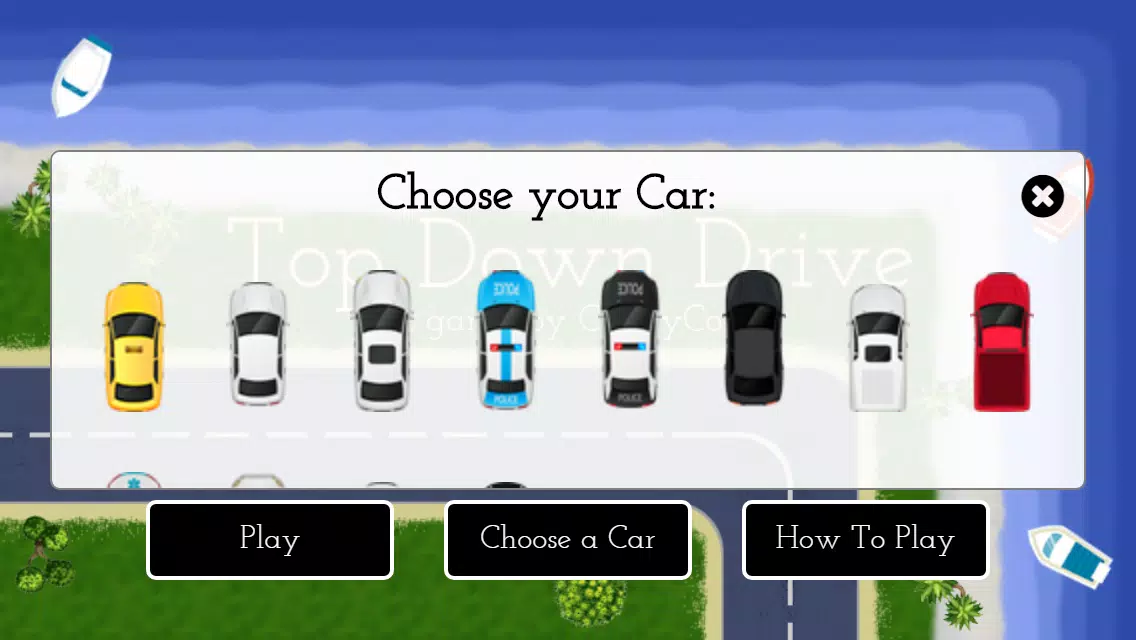Screen dimensions: 1136x640
Task: Select the all-black car
Action: pos(754,338)
